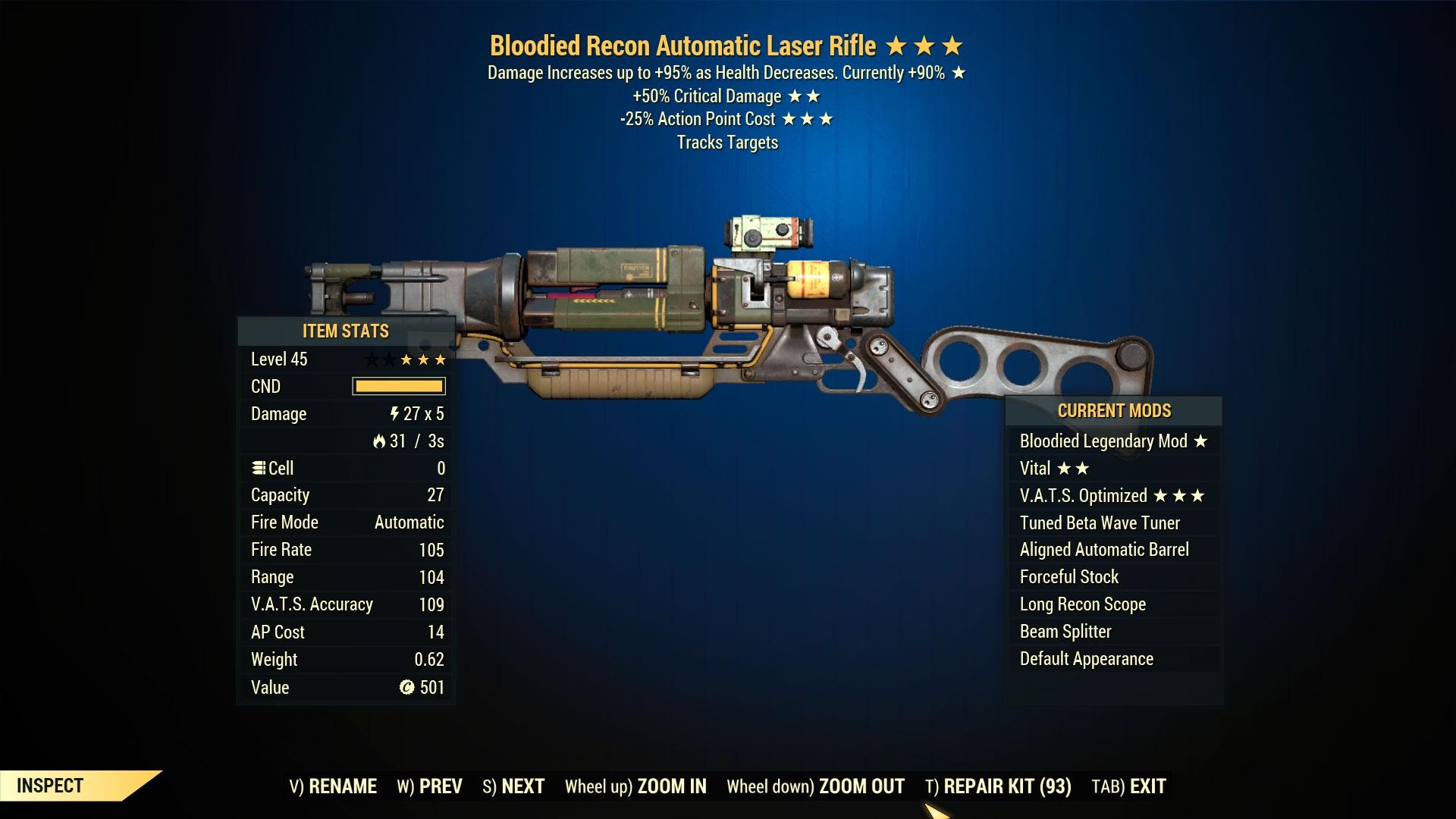Image resolution: width=1456 pixels, height=819 pixels.
Task: Zoom in on the weapon
Action: coord(635,786)
